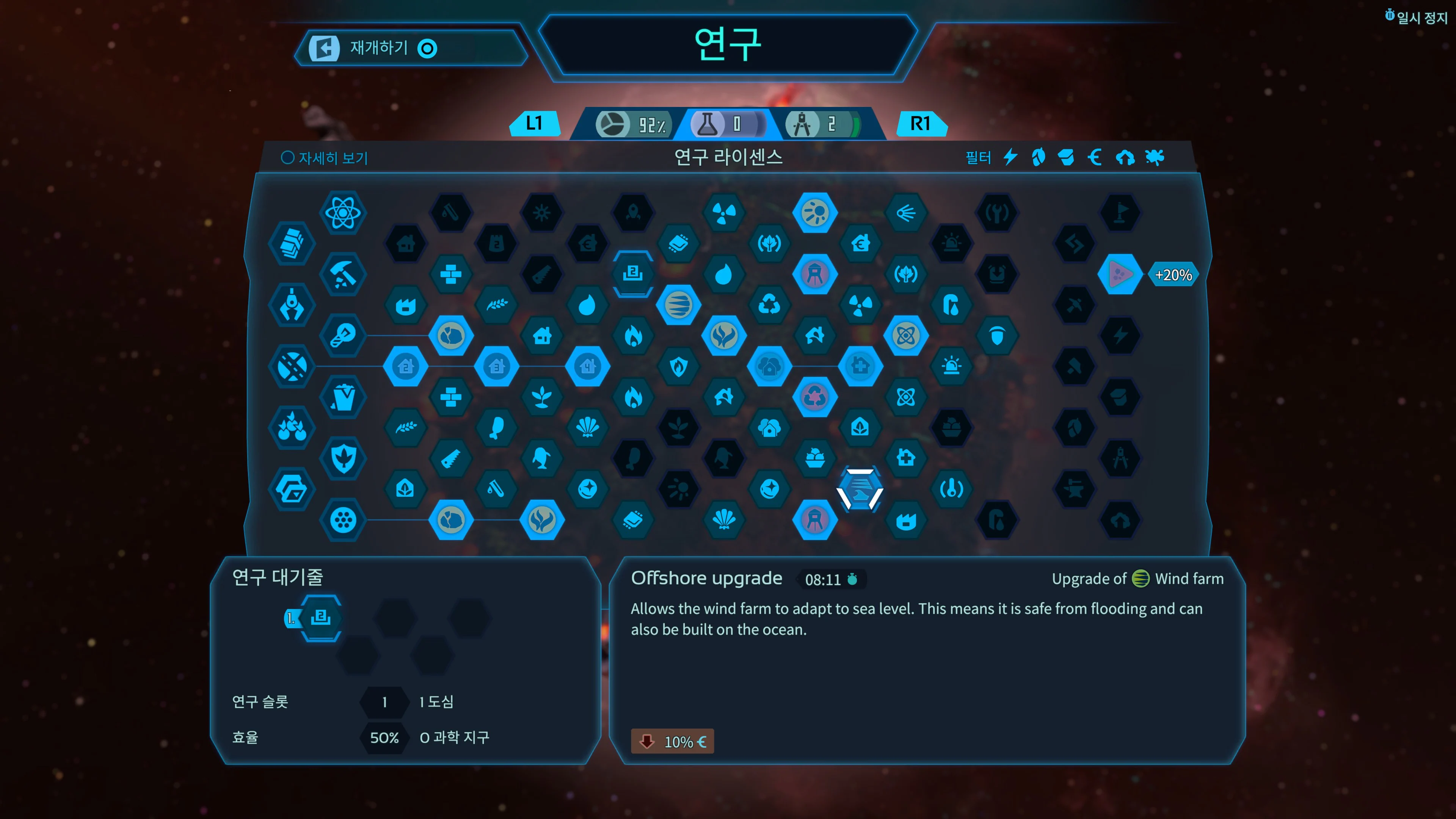Click the watchtower research hexagon
The width and height of the screenshot is (1456, 819).
click(816, 274)
